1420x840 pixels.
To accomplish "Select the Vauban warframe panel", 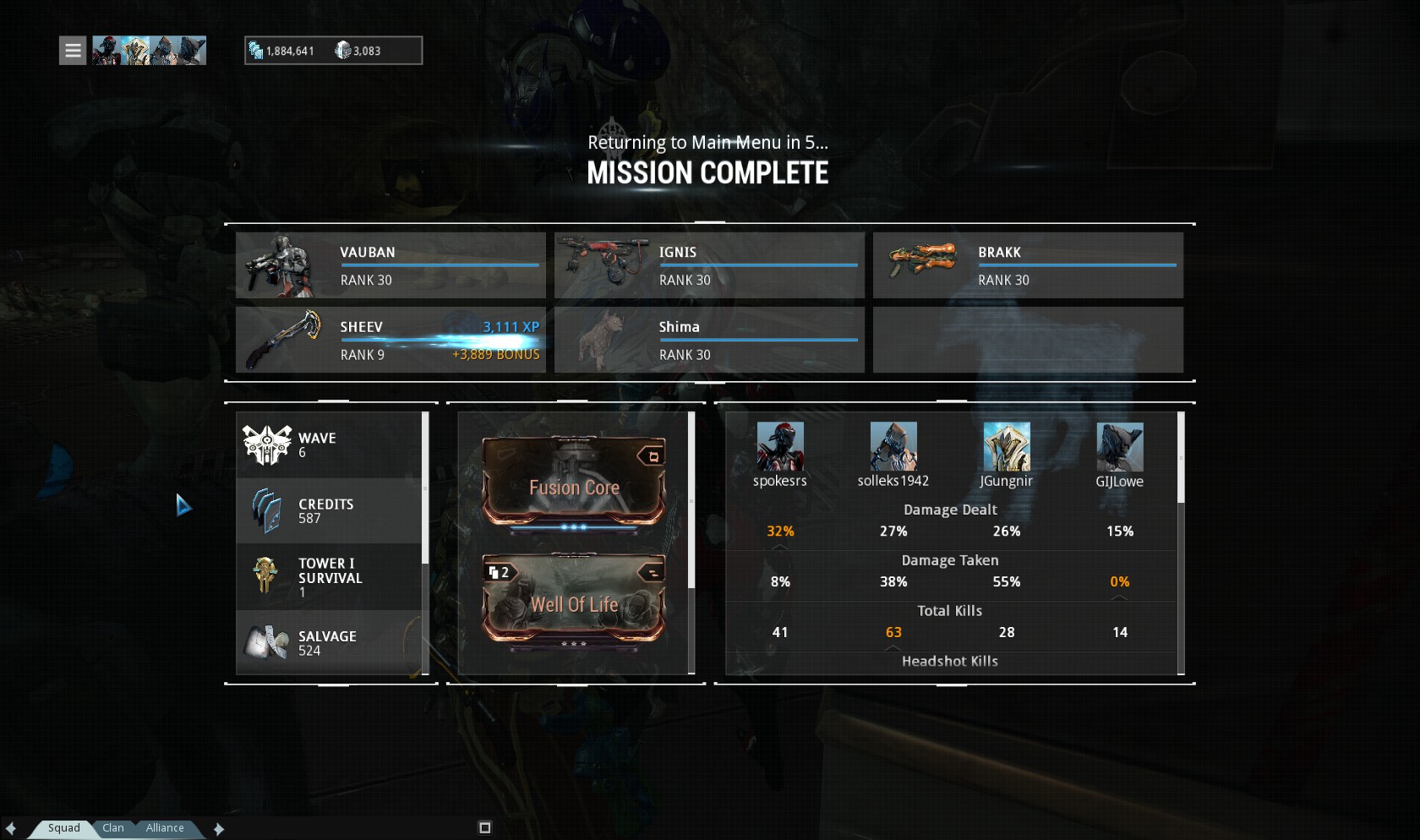I will (x=390, y=265).
